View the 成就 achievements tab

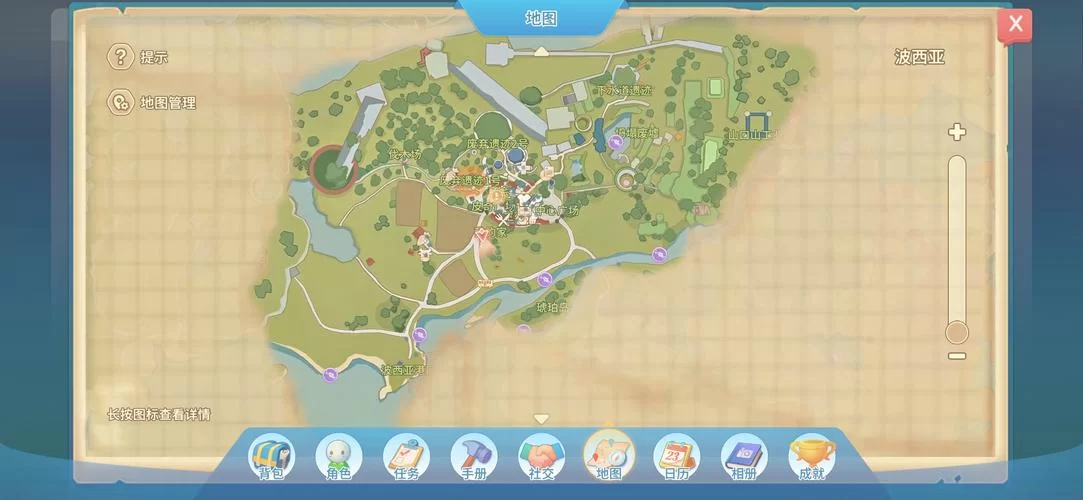[x=812, y=458]
